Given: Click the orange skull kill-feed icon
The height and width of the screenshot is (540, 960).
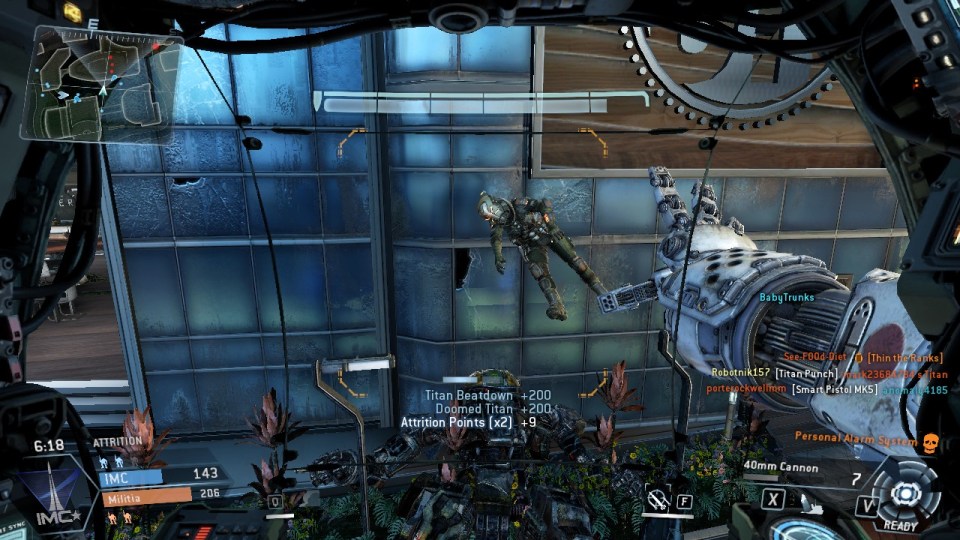Looking at the screenshot, I should pyautogui.click(x=927, y=440).
